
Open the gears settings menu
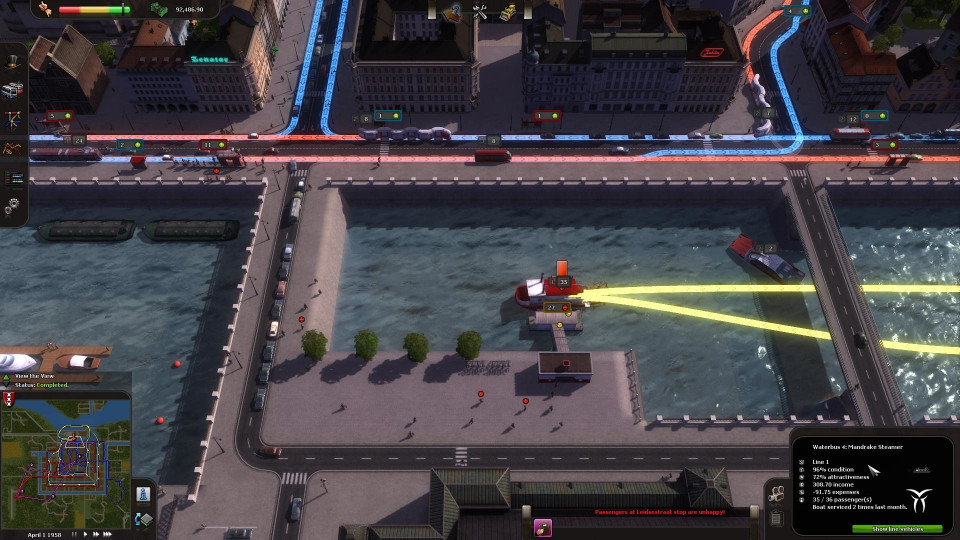pos(13,206)
